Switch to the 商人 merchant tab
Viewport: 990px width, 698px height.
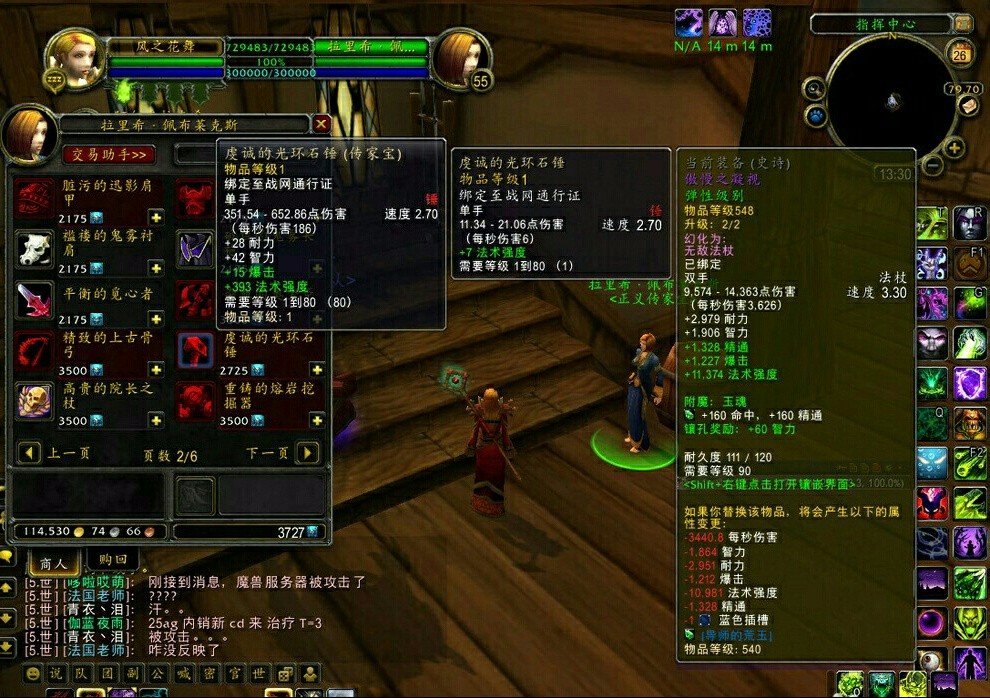pos(53,562)
